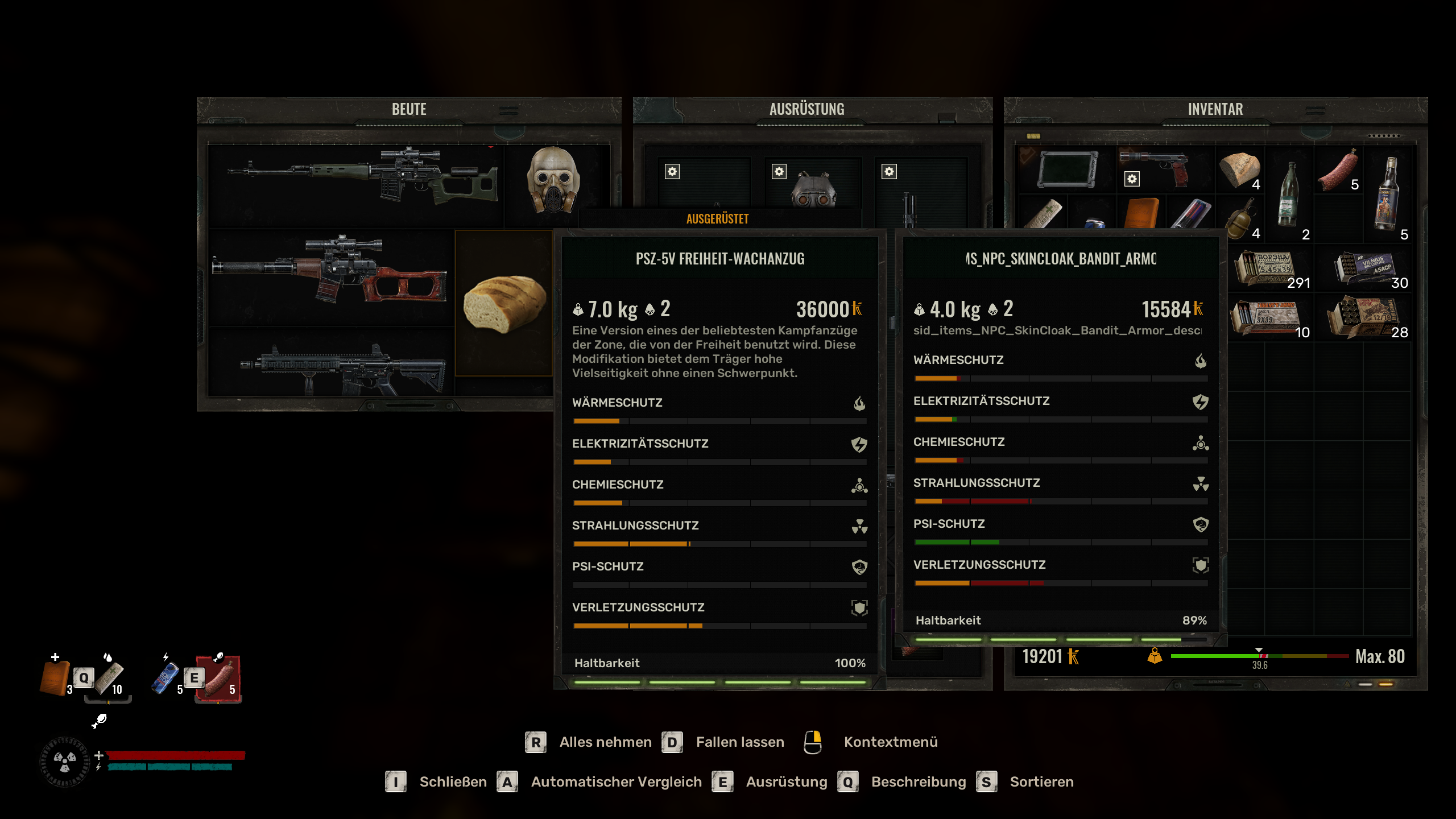The image size is (1456, 819).
Task: Click the Sortieren inventory option
Action: point(1041,782)
